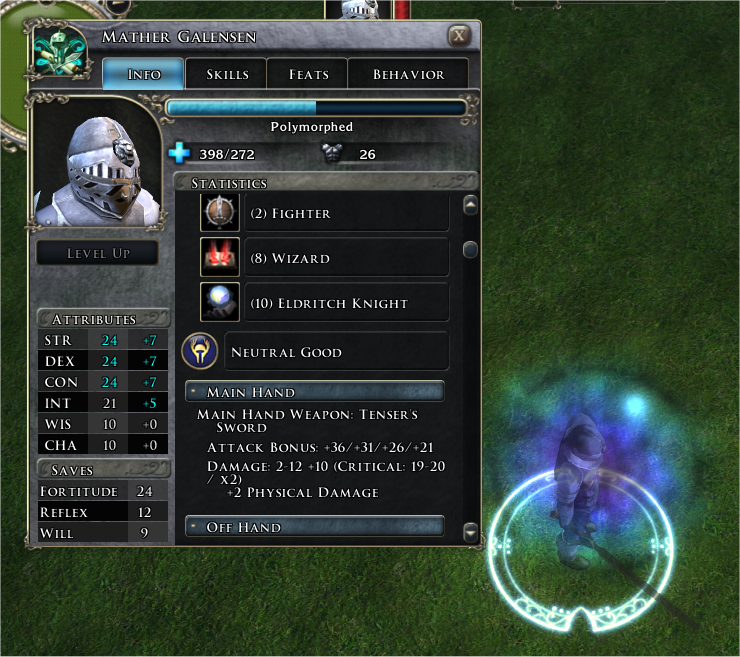Select the Fighter class entry
The height and width of the screenshot is (657, 740).
point(347,213)
